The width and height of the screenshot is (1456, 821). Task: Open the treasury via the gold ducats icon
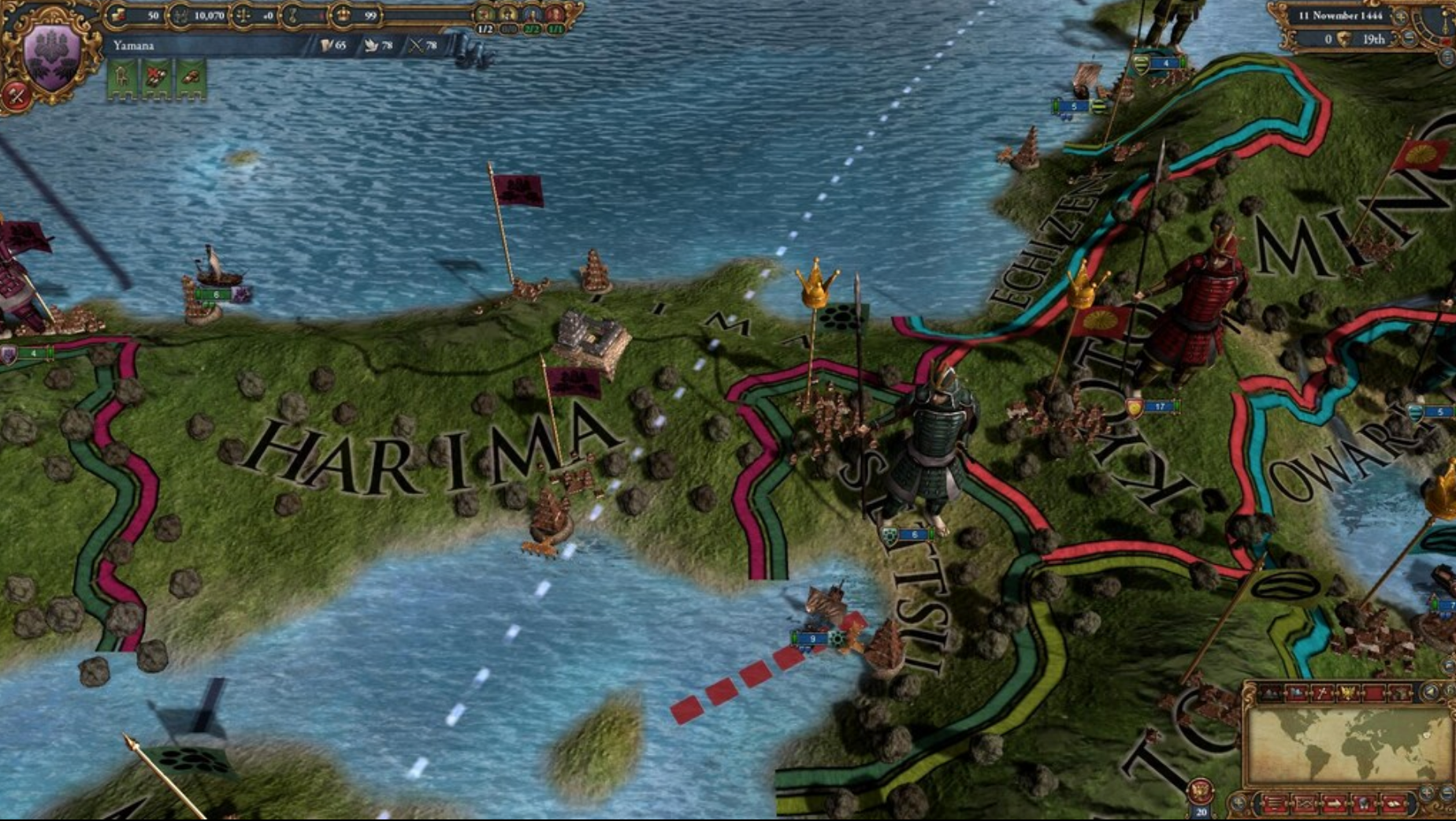tap(117, 16)
